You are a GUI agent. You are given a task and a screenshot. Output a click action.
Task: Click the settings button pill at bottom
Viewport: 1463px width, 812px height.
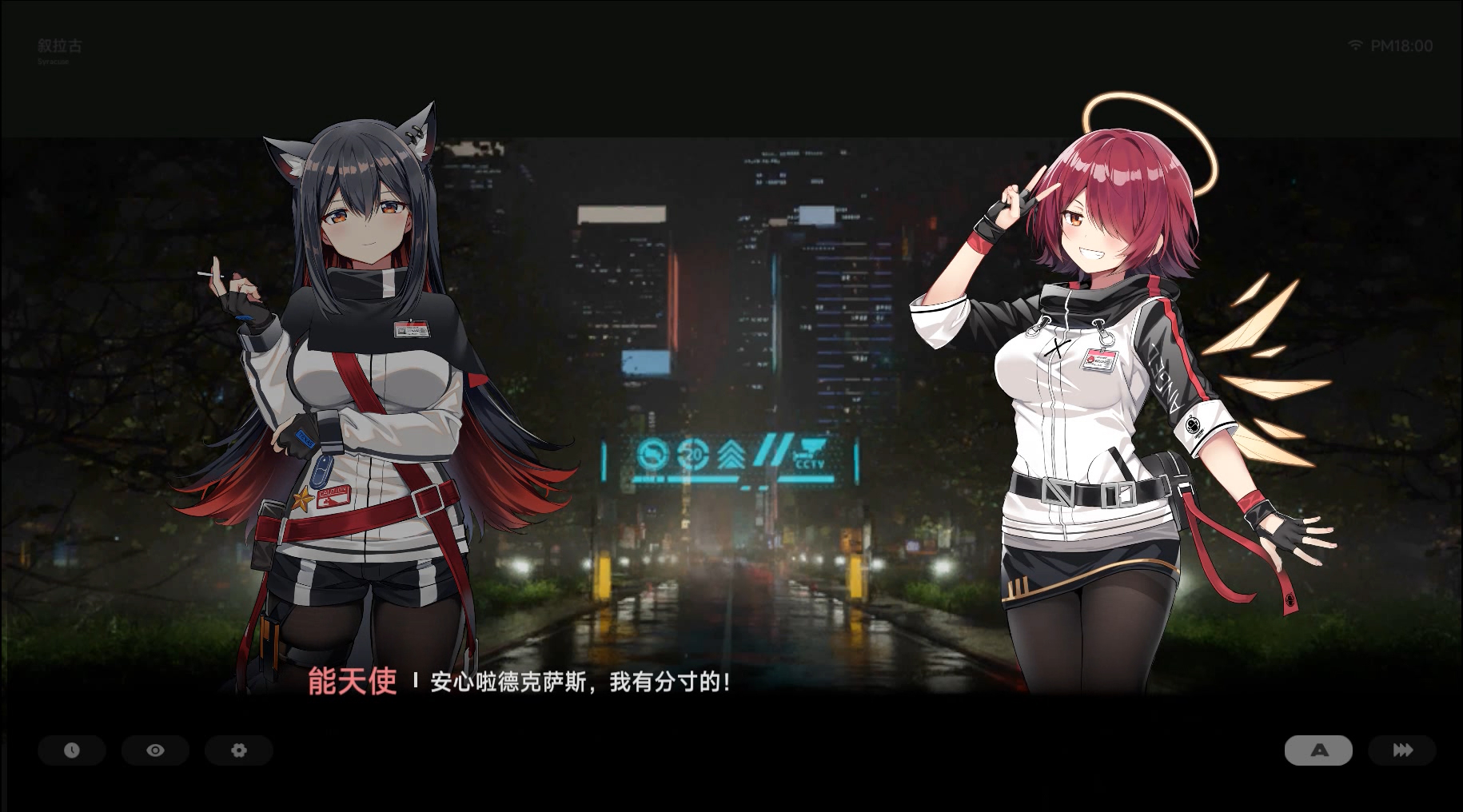[x=238, y=750]
